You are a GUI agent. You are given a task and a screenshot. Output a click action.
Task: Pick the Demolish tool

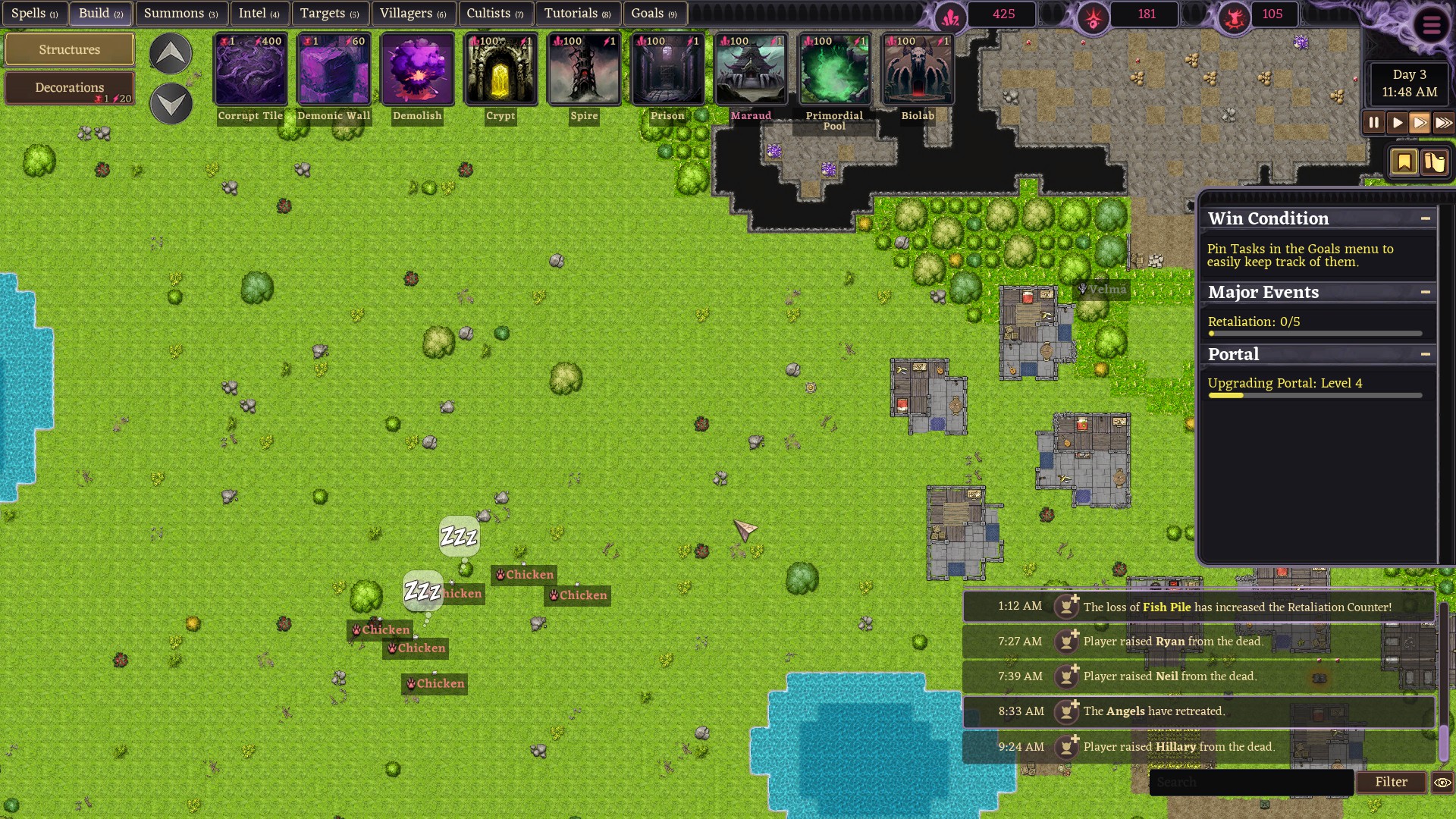pyautogui.click(x=417, y=70)
